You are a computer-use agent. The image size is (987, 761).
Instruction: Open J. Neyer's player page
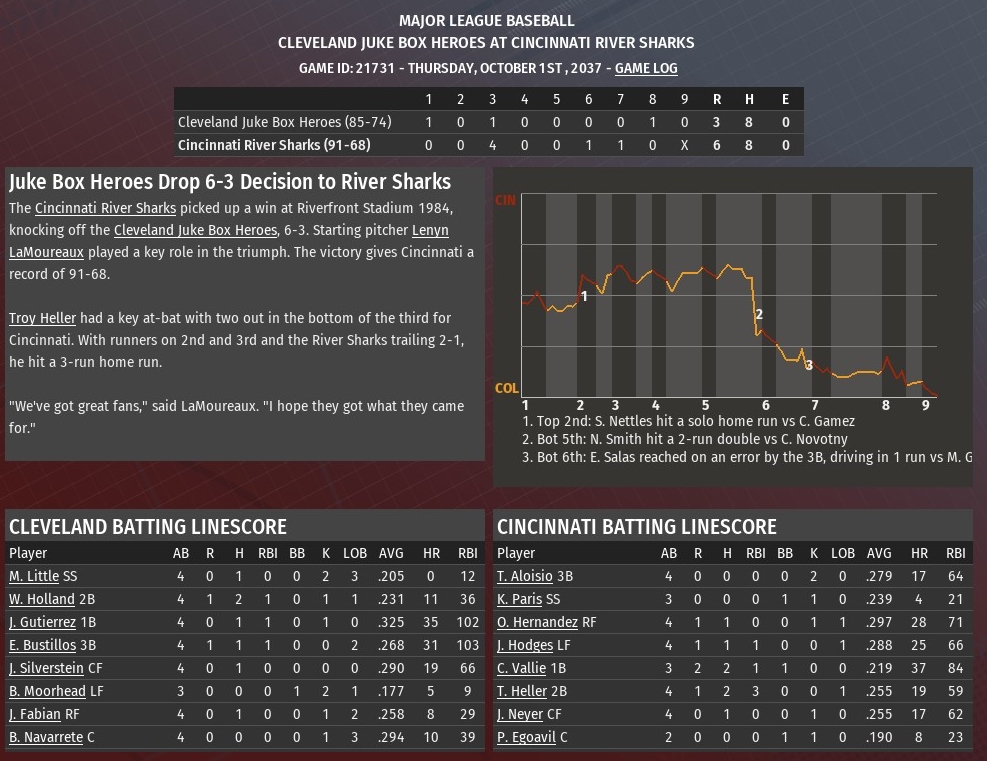click(x=520, y=714)
